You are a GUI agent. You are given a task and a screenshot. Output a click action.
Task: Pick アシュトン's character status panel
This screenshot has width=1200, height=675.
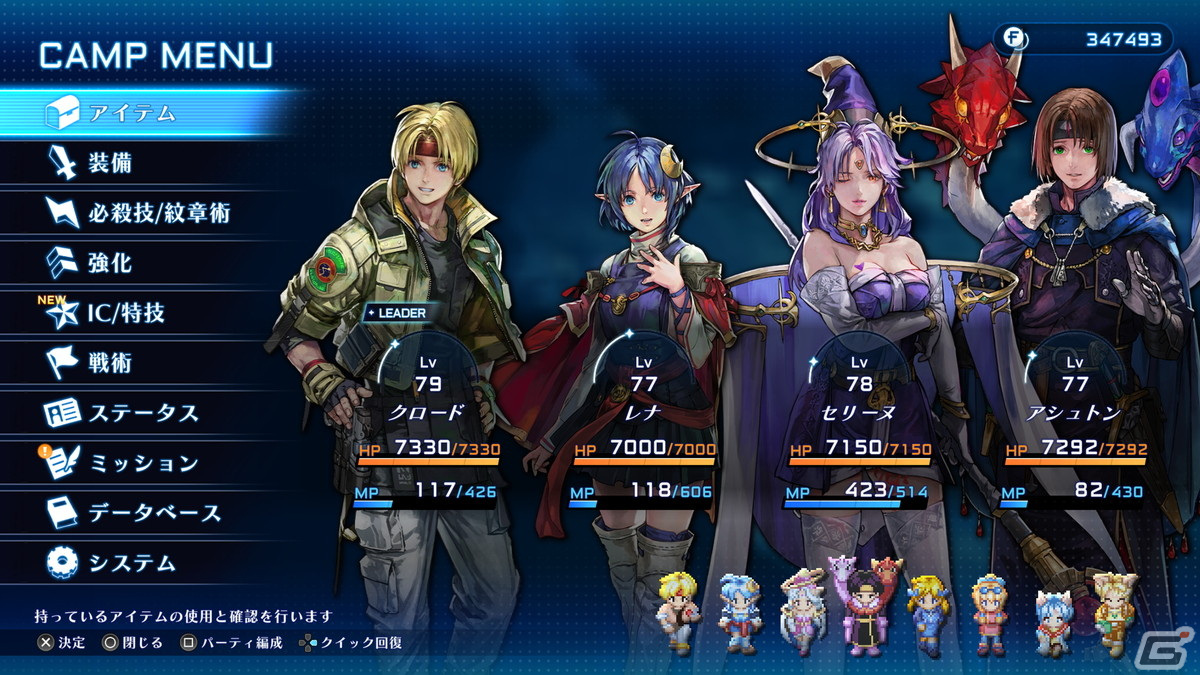click(x=1075, y=420)
